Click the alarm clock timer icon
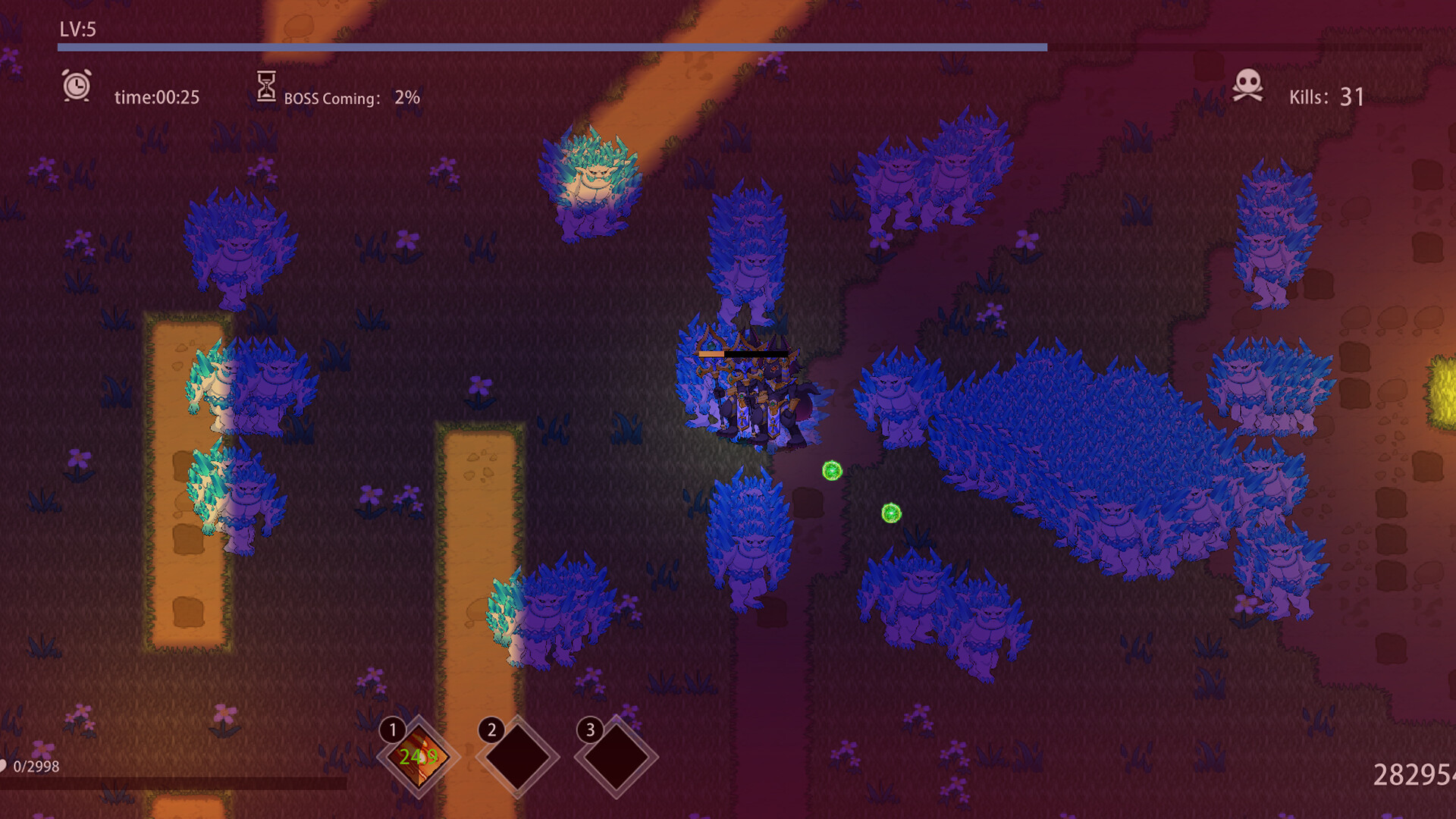This screenshot has width=1456, height=819. tap(78, 86)
